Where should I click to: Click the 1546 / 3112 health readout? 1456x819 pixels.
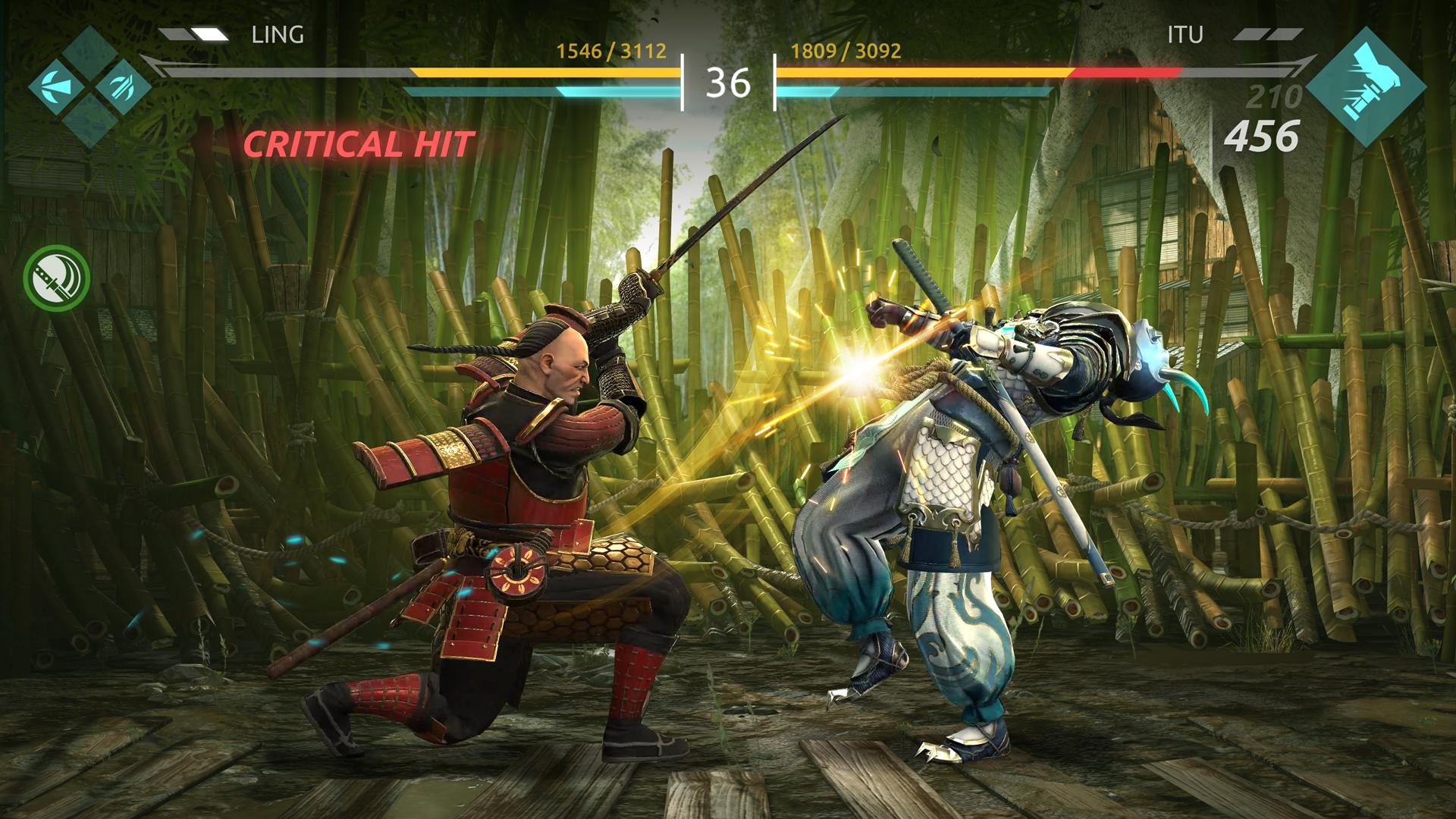click(x=611, y=52)
